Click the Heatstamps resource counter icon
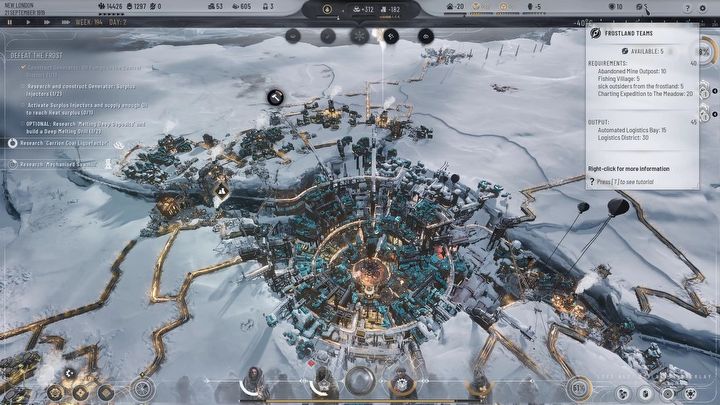Viewport: 720px width, 405px height. 101,7
